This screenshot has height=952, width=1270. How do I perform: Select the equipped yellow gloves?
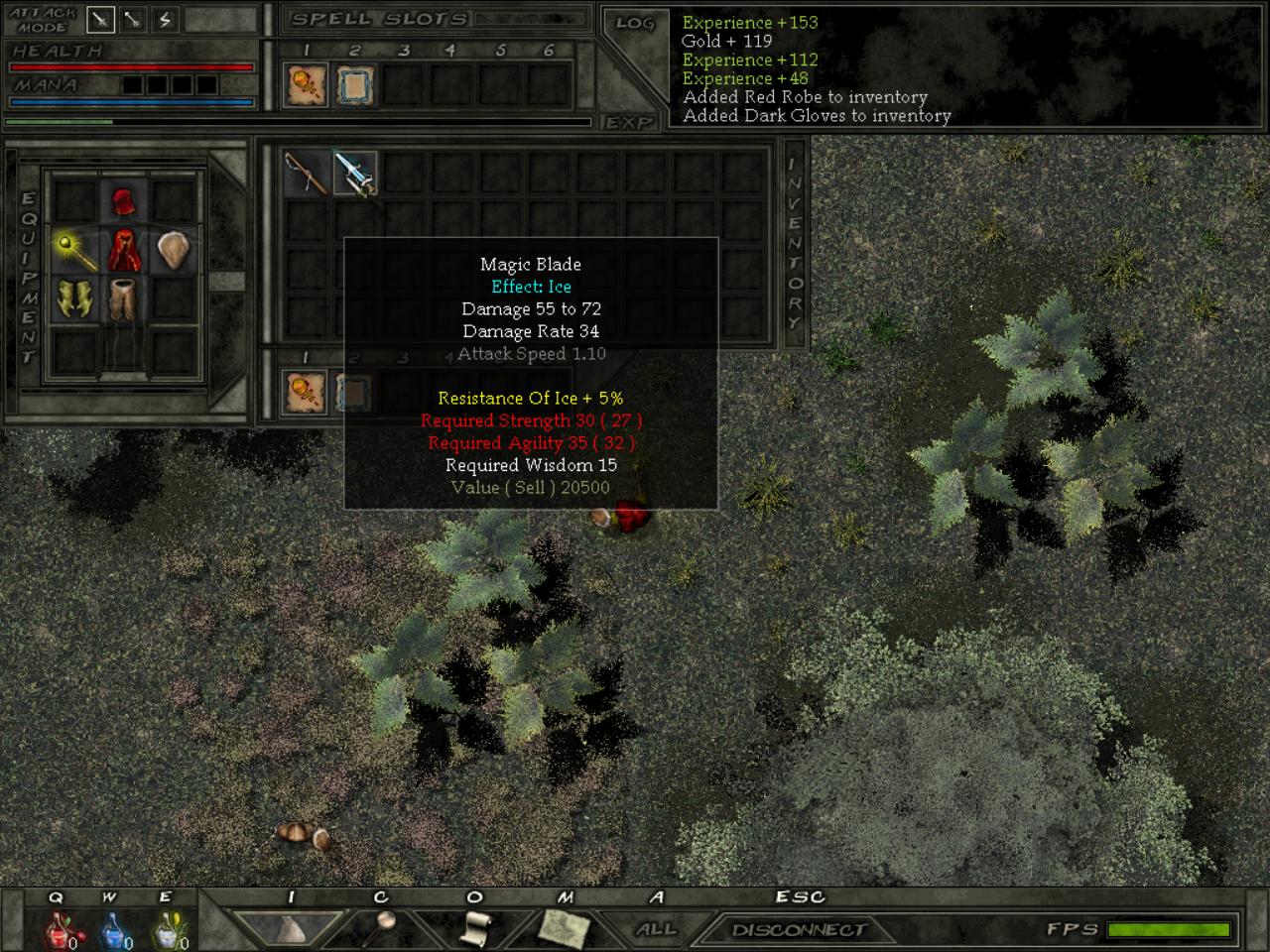click(75, 299)
